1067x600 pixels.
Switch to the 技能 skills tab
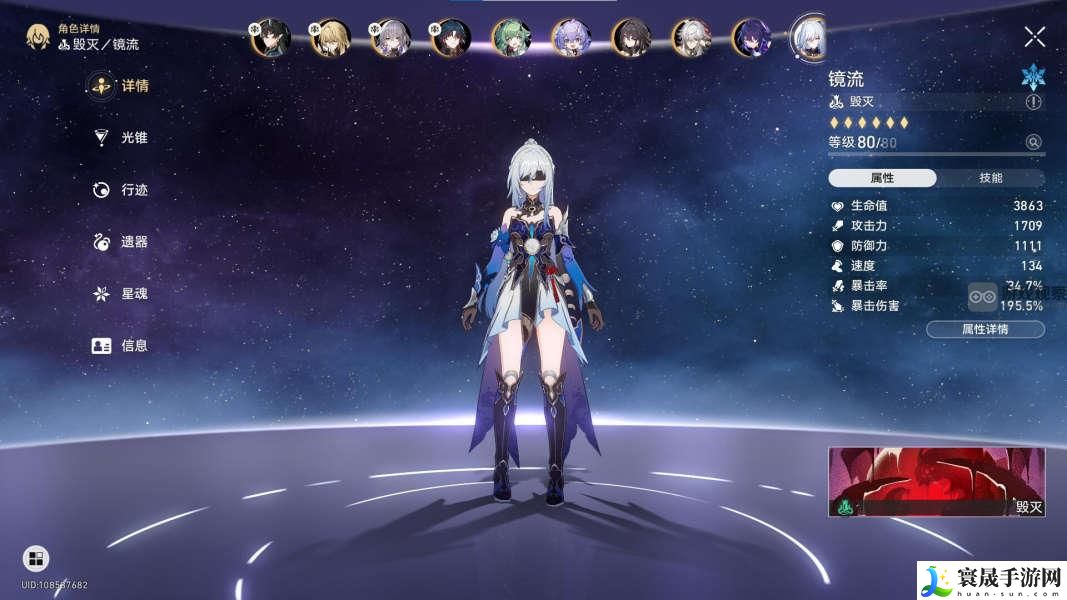(990, 178)
